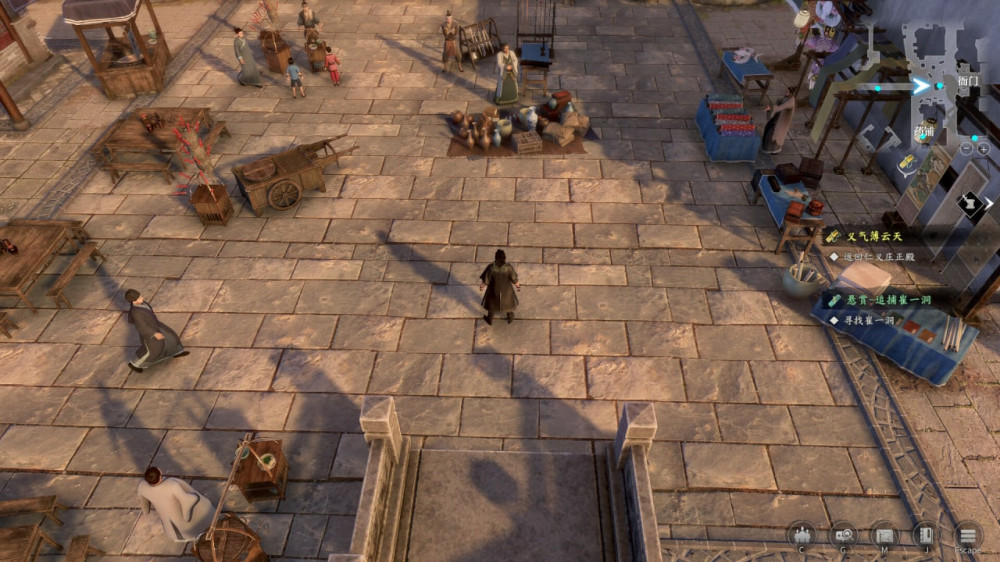
Task: Open the Escape main menu button
Action: (967, 535)
